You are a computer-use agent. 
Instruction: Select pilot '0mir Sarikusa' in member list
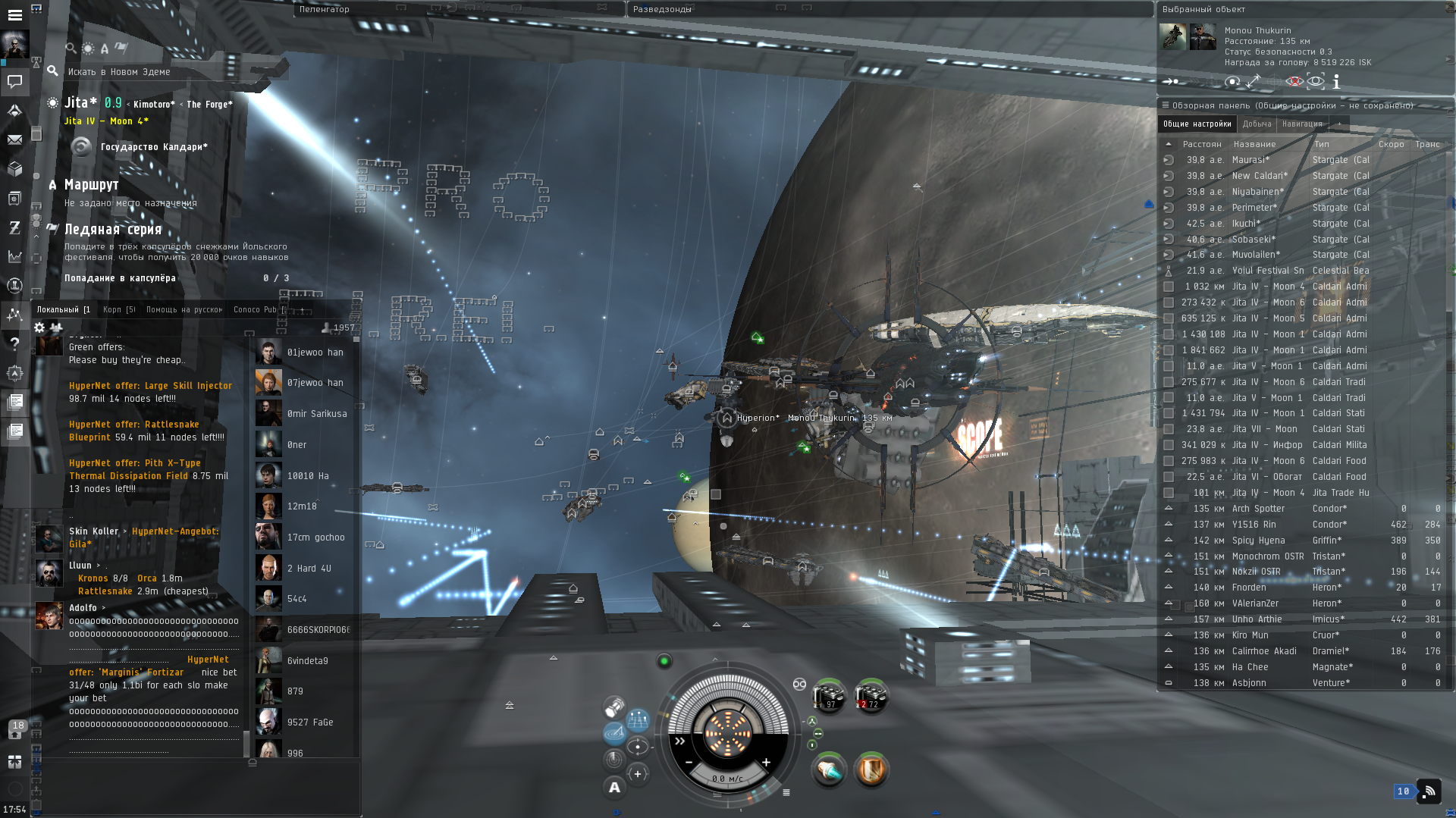[316, 414]
